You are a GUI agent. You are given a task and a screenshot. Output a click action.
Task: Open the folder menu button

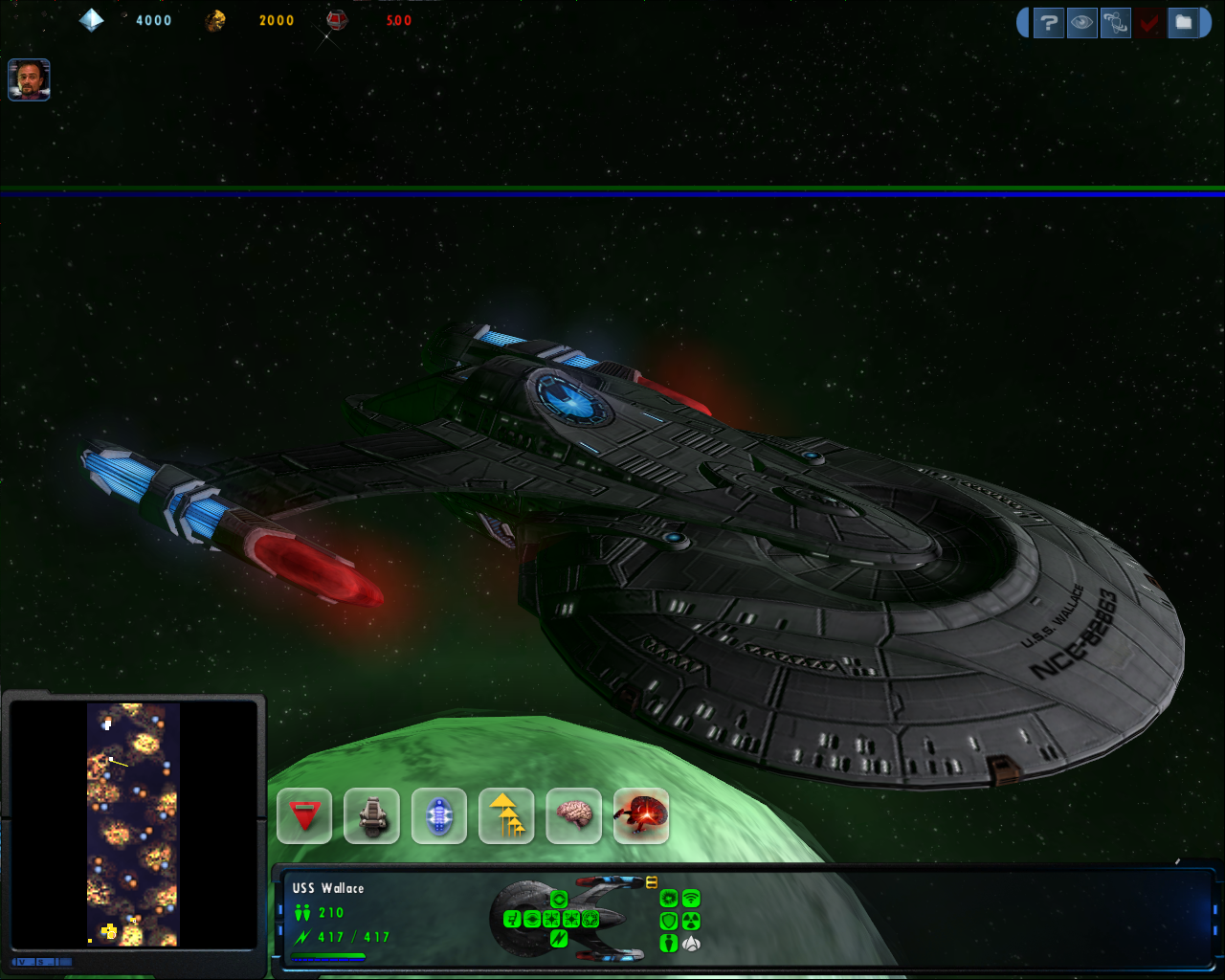tap(1184, 23)
